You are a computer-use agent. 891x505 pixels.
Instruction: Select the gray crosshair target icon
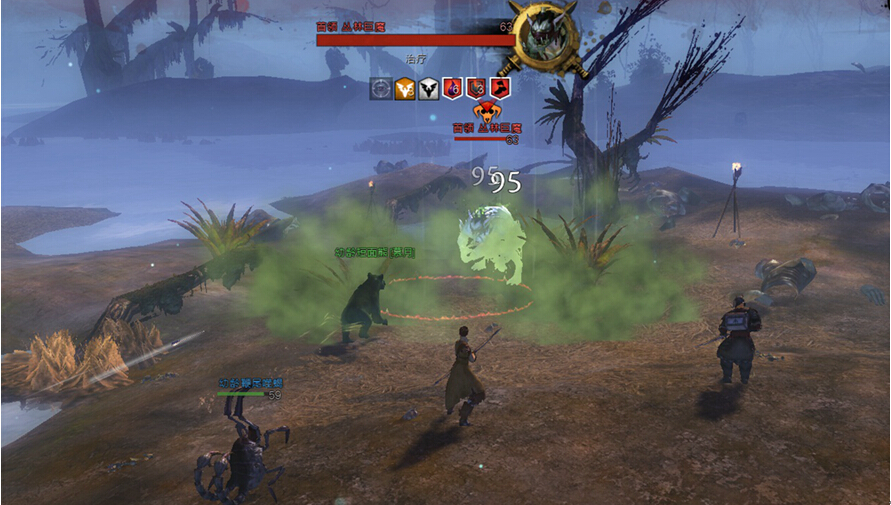tap(381, 89)
